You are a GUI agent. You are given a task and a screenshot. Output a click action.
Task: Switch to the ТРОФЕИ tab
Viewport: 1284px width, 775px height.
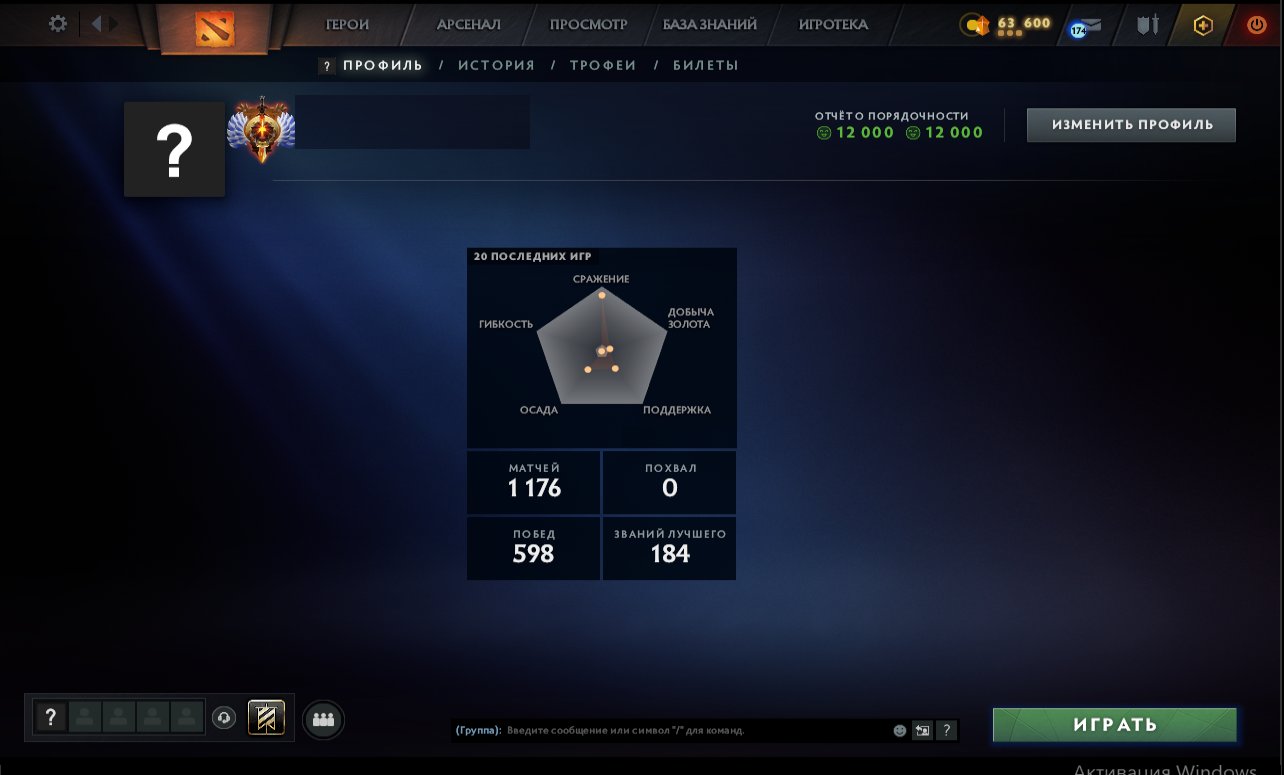pos(603,64)
